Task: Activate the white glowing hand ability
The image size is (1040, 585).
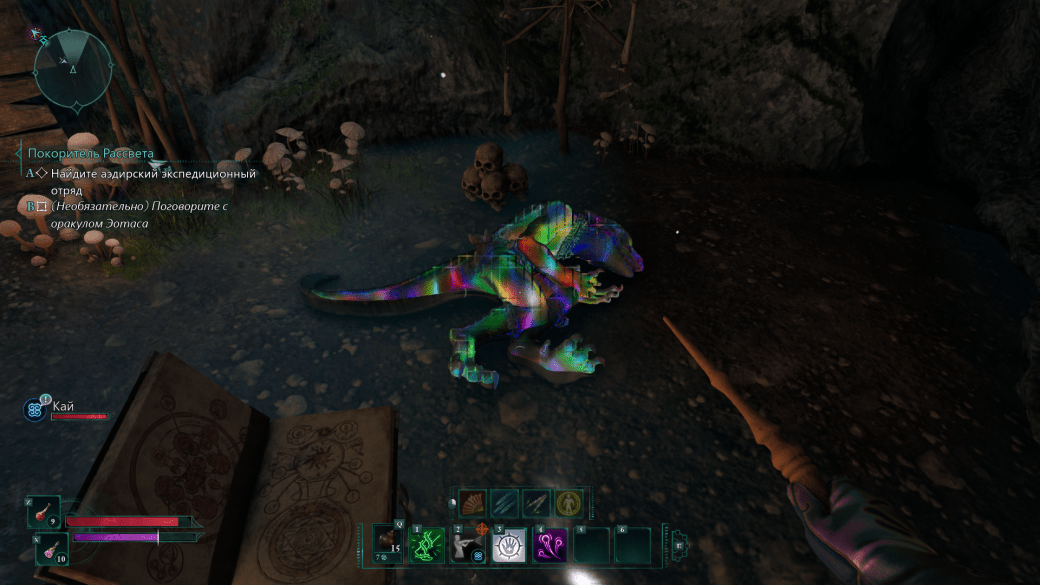Action: 510,545
